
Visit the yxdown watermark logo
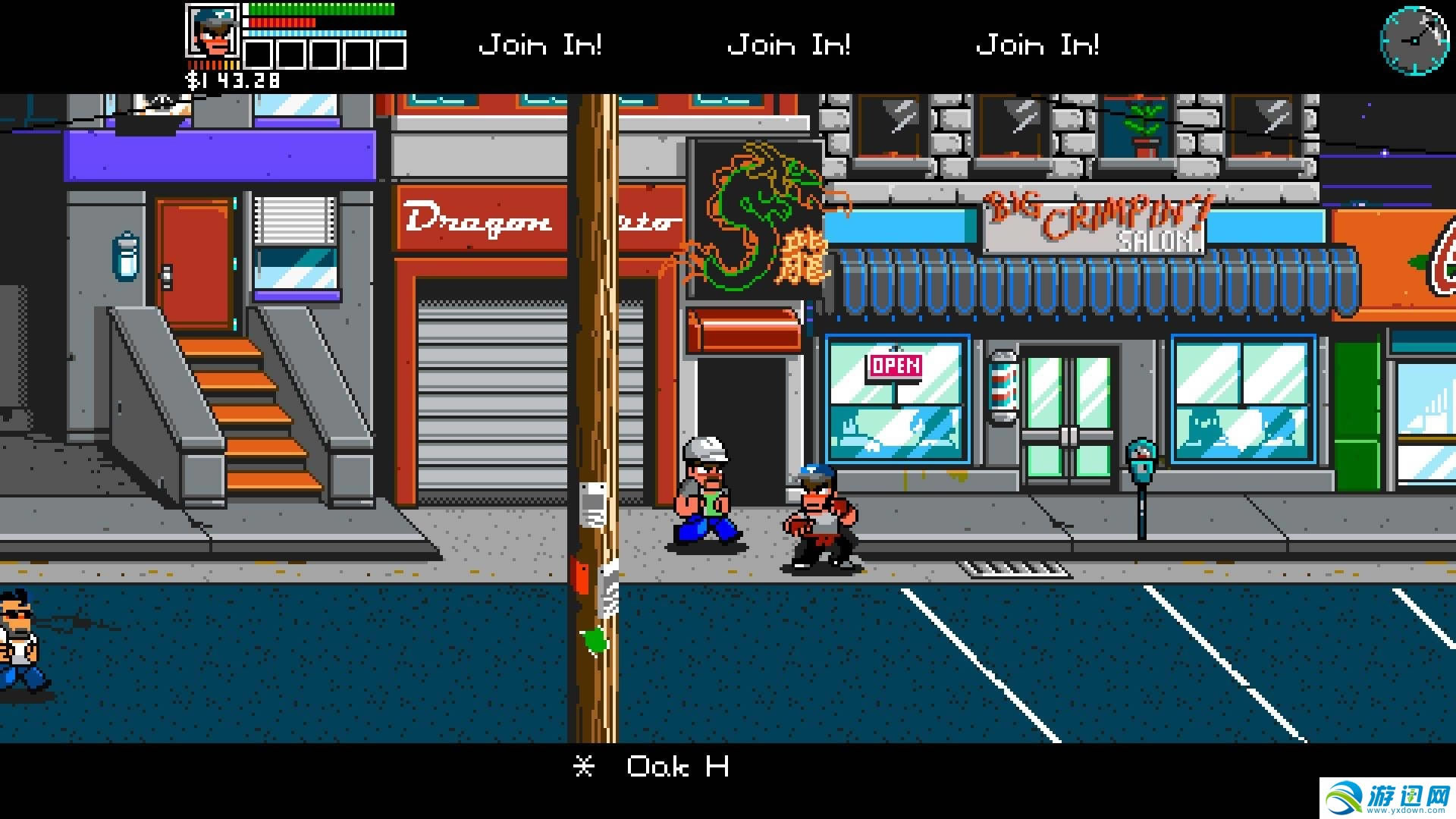click(1388, 799)
